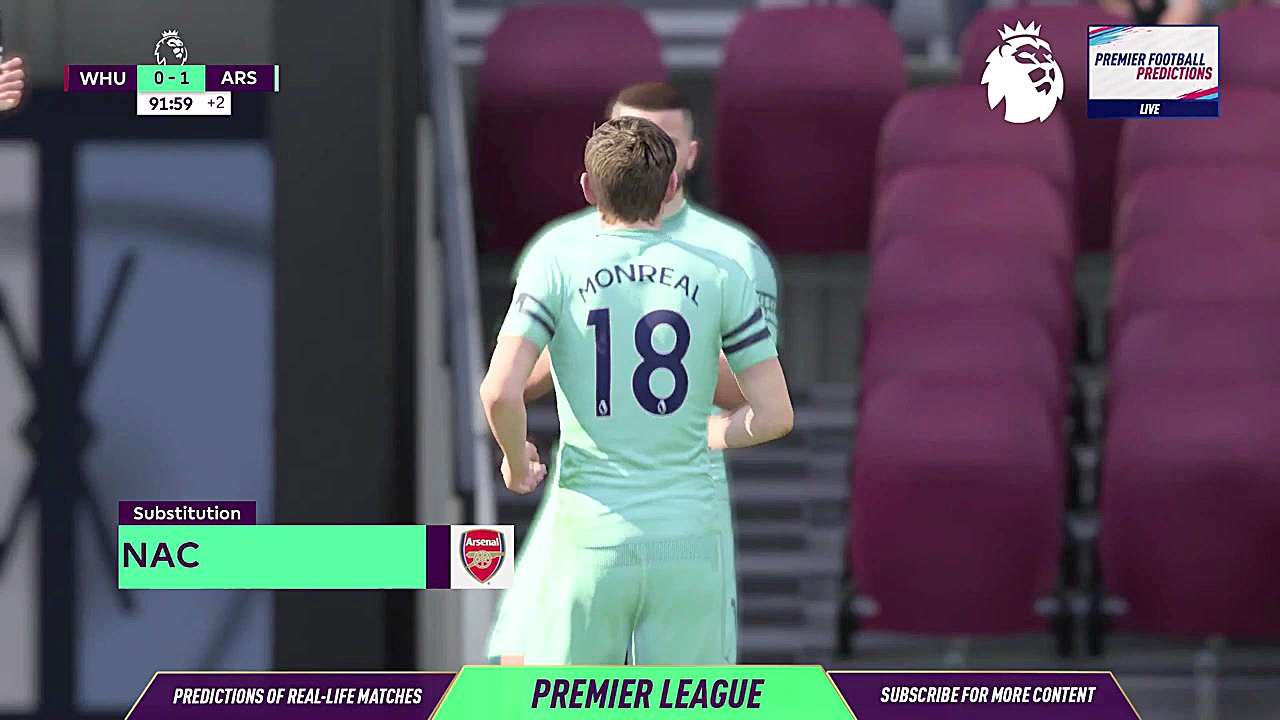Click the Subscribe For More Content banner
Image resolution: width=1280 pixels, height=720 pixels.
click(x=987, y=695)
